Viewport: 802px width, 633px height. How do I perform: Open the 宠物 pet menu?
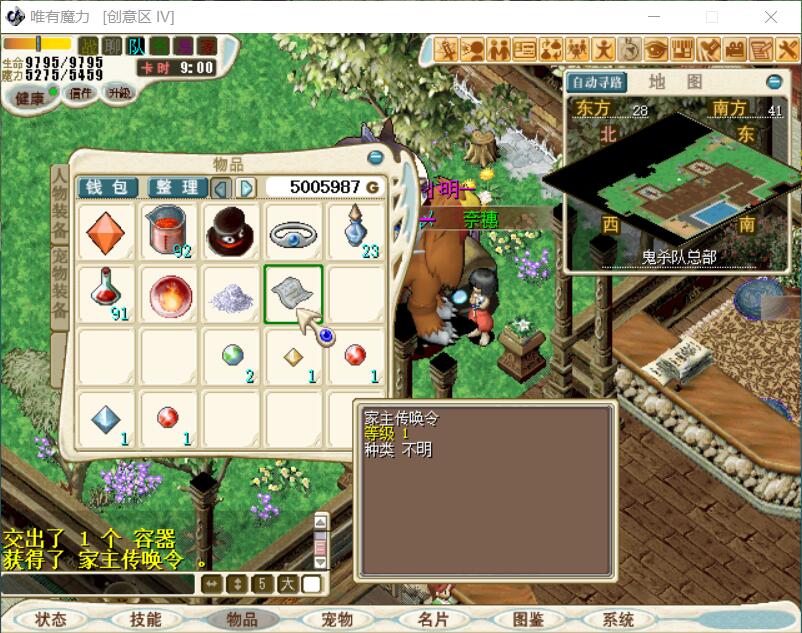337,619
